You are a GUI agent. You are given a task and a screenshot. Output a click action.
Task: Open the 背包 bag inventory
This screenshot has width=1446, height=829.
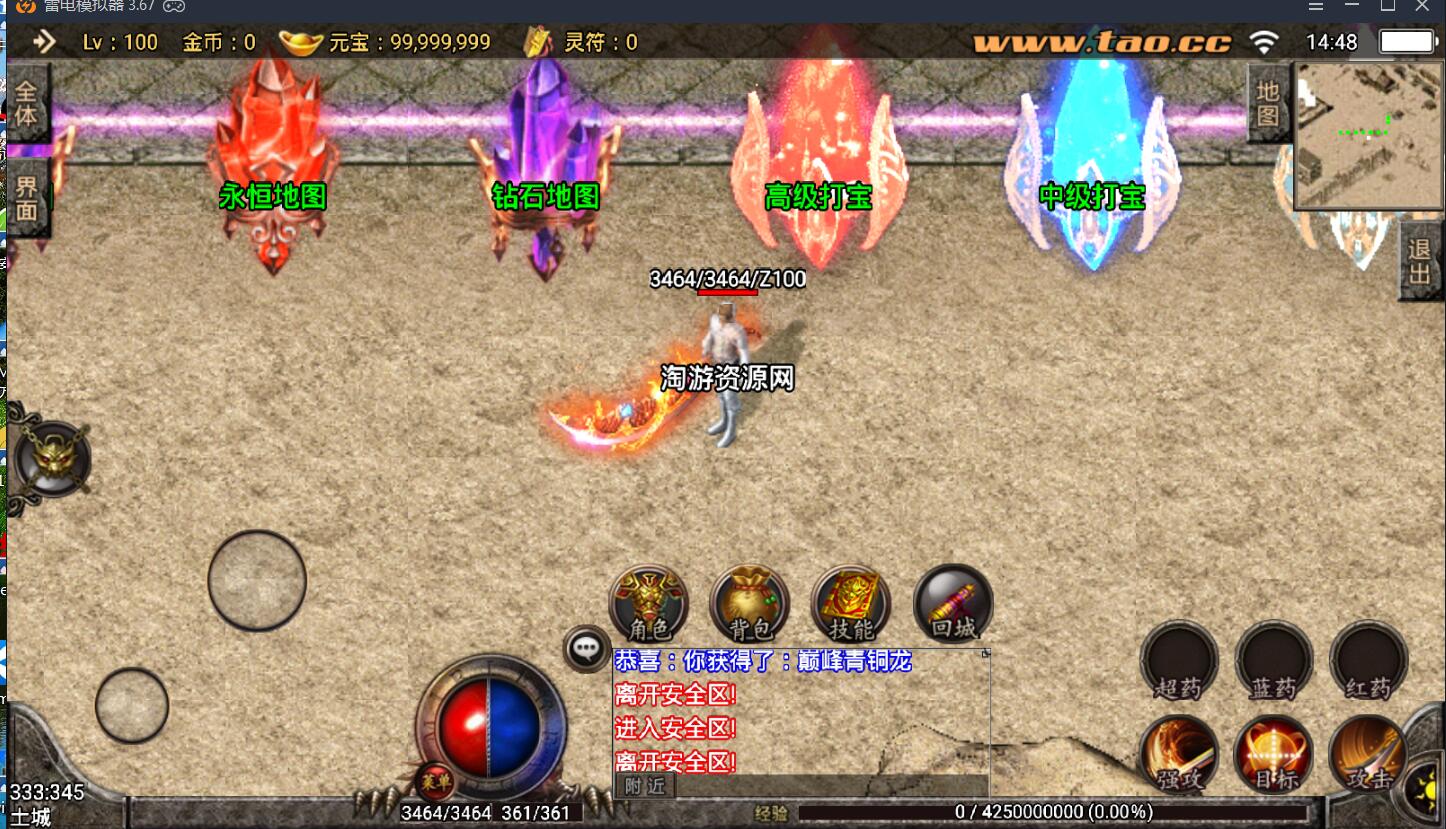coord(750,603)
